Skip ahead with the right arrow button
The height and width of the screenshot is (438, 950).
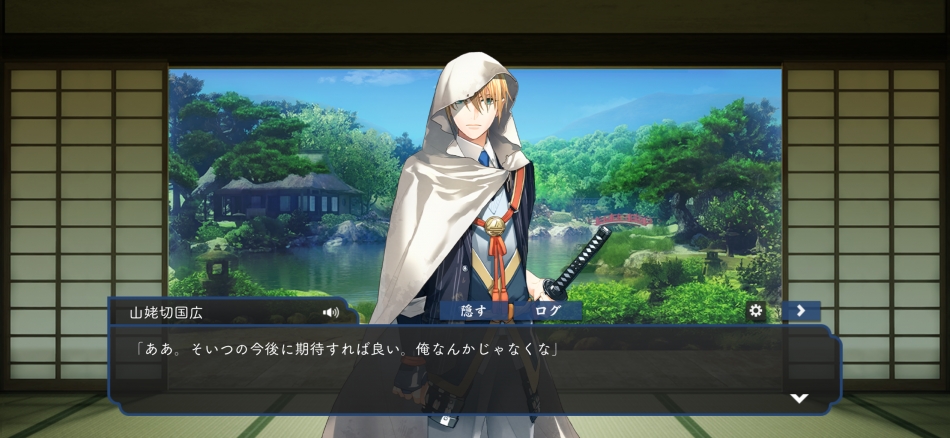click(x=801, y=311)
